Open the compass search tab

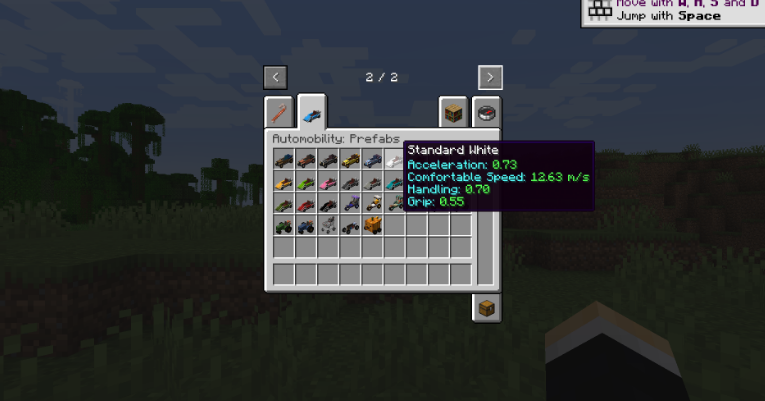coord(486,112)
